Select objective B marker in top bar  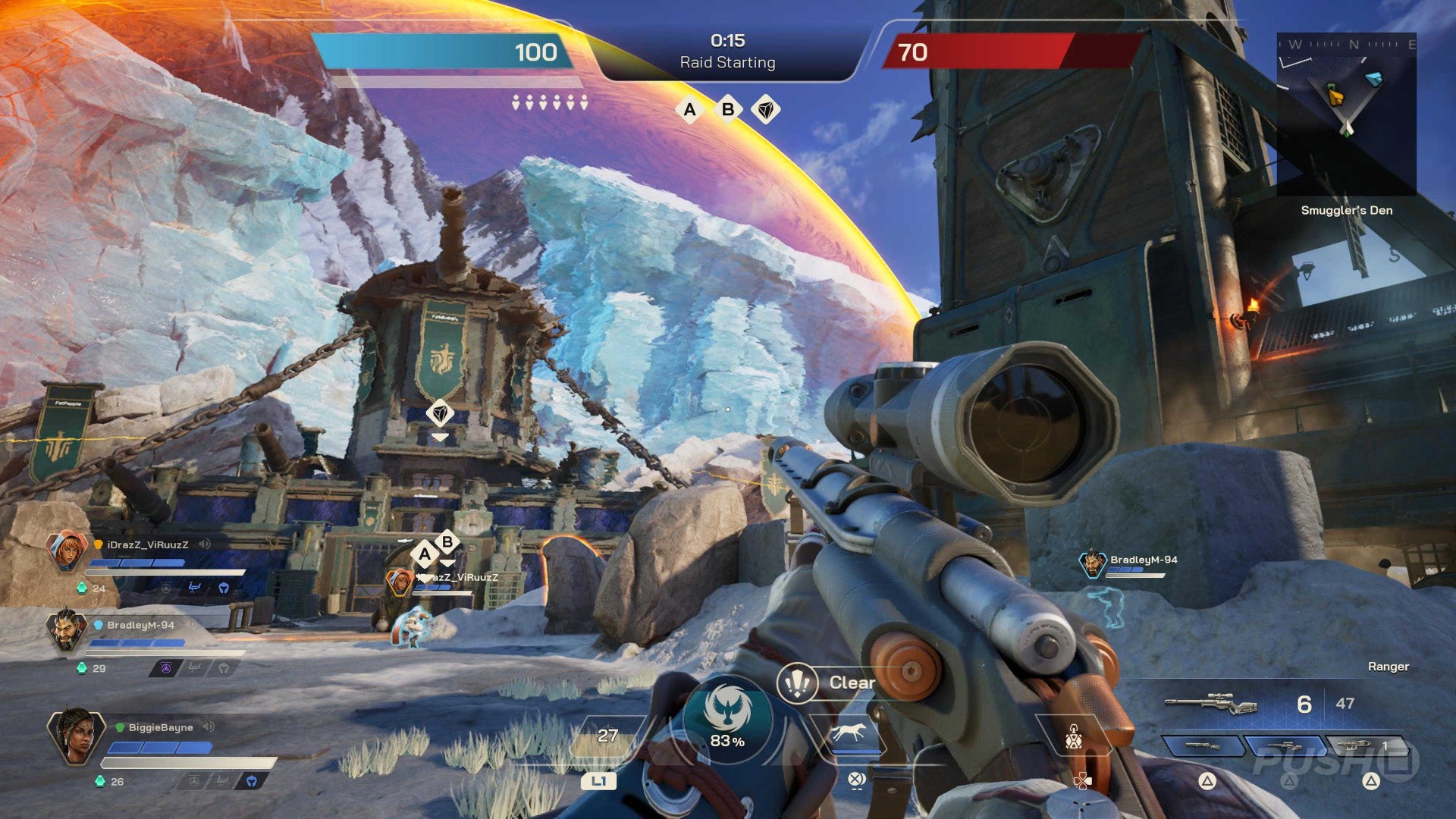click(728, 110)
